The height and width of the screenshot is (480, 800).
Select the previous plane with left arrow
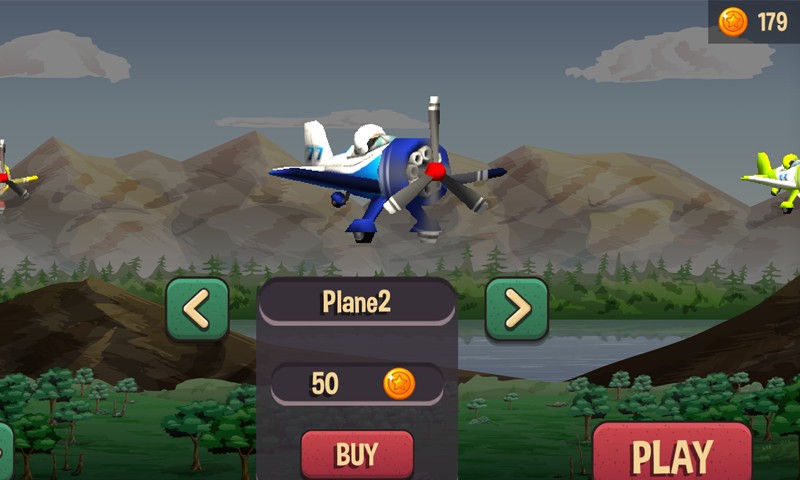pyautogui.click(x=197, y=309)
